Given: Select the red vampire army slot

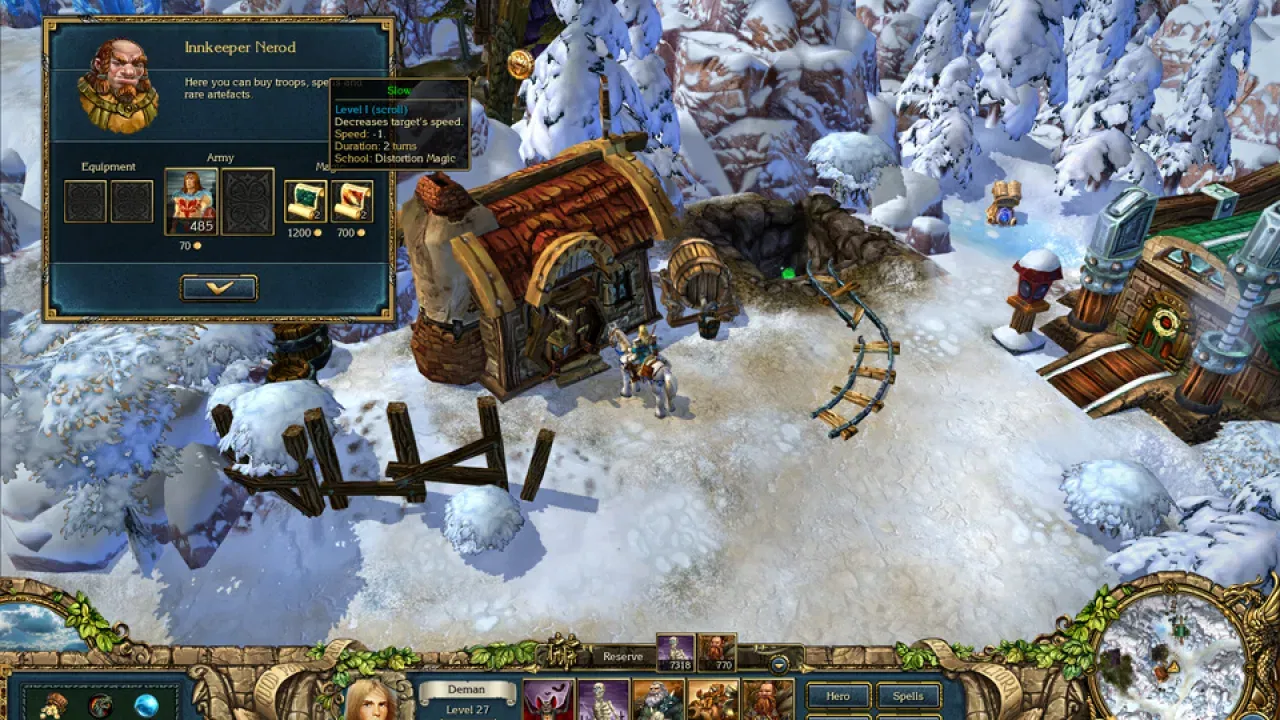Looking at the screenshot, I should pos(548,700).
